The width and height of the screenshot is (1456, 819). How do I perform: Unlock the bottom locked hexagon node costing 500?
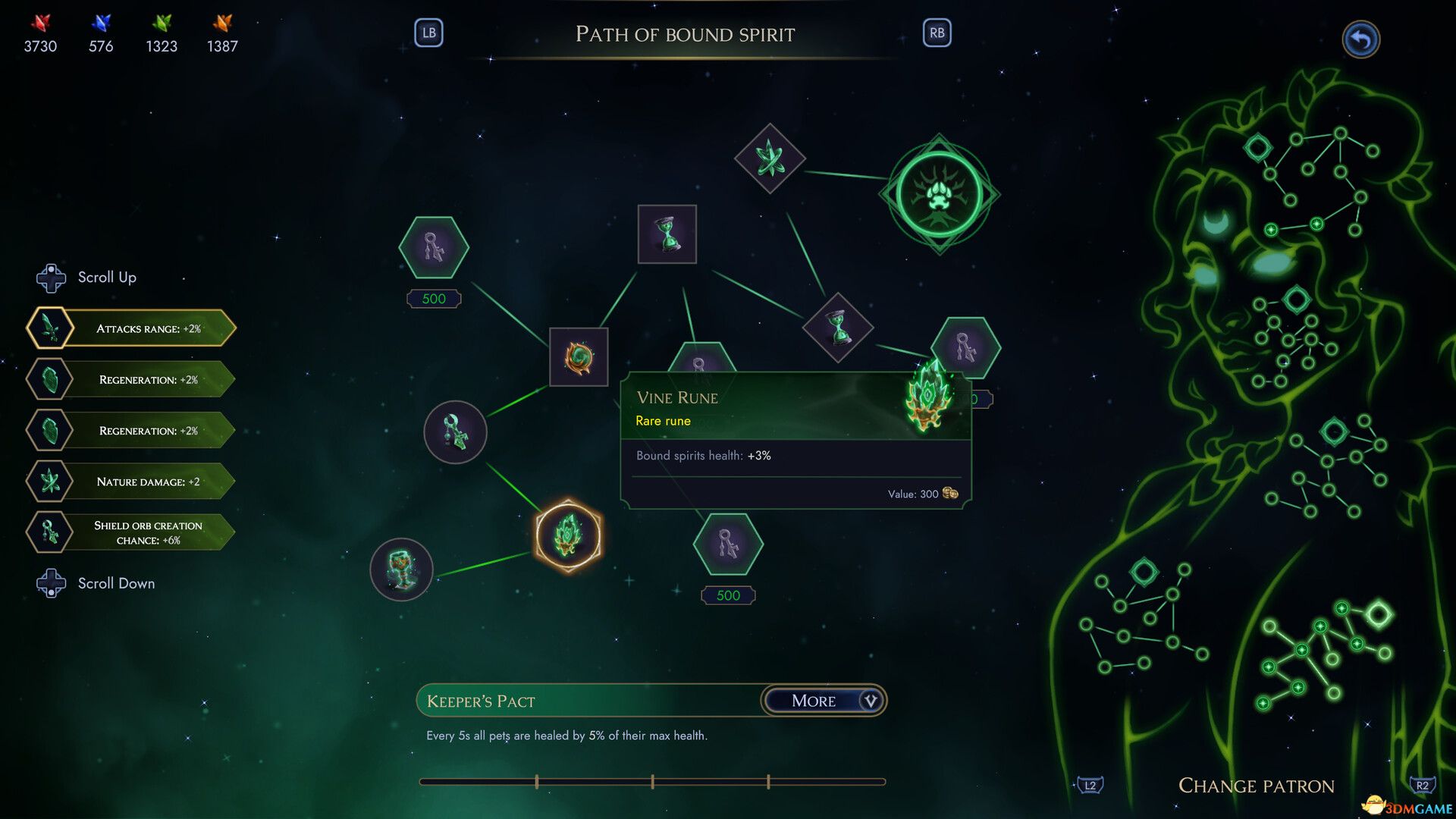728,544
